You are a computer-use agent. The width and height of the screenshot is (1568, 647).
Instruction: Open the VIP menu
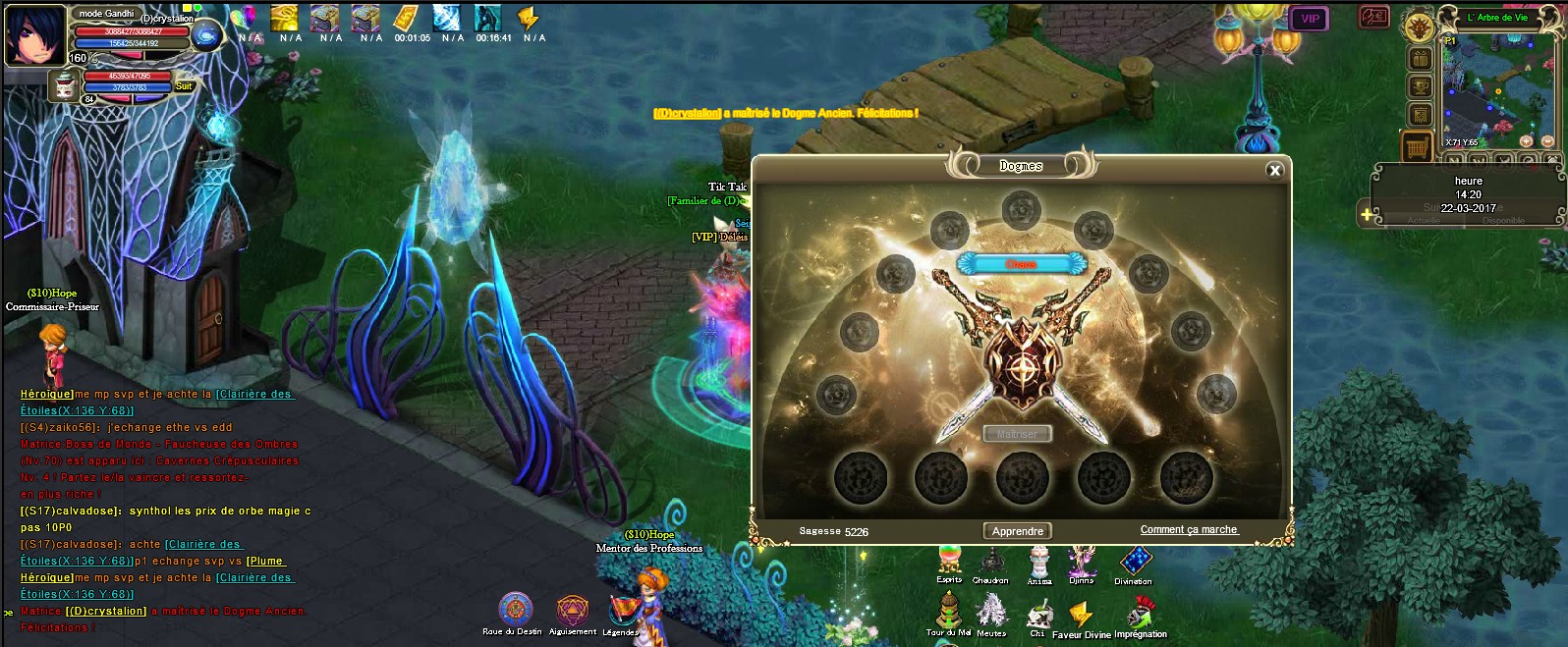tap(1310, 19)
